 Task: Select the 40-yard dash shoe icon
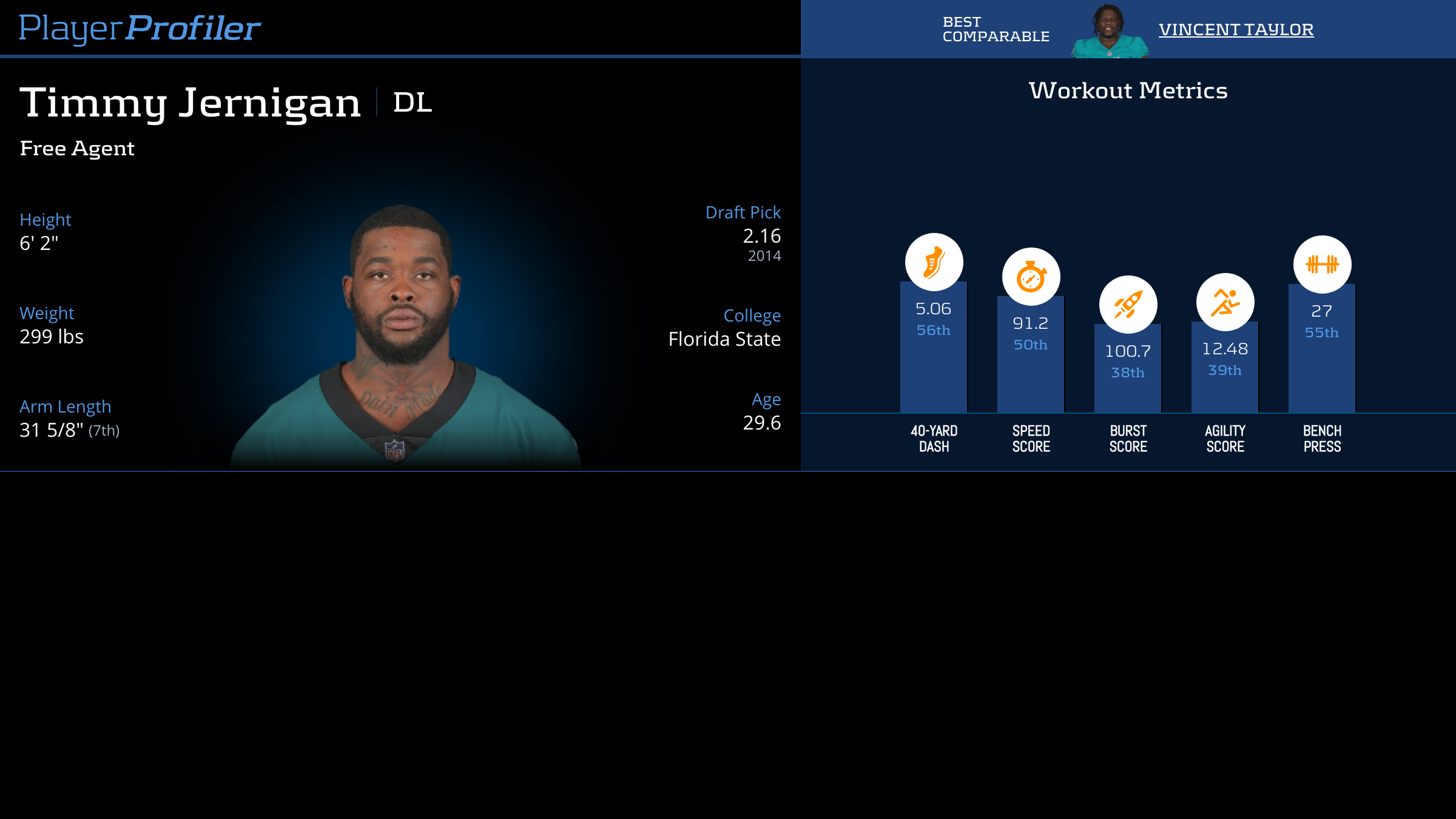[934, 262]
